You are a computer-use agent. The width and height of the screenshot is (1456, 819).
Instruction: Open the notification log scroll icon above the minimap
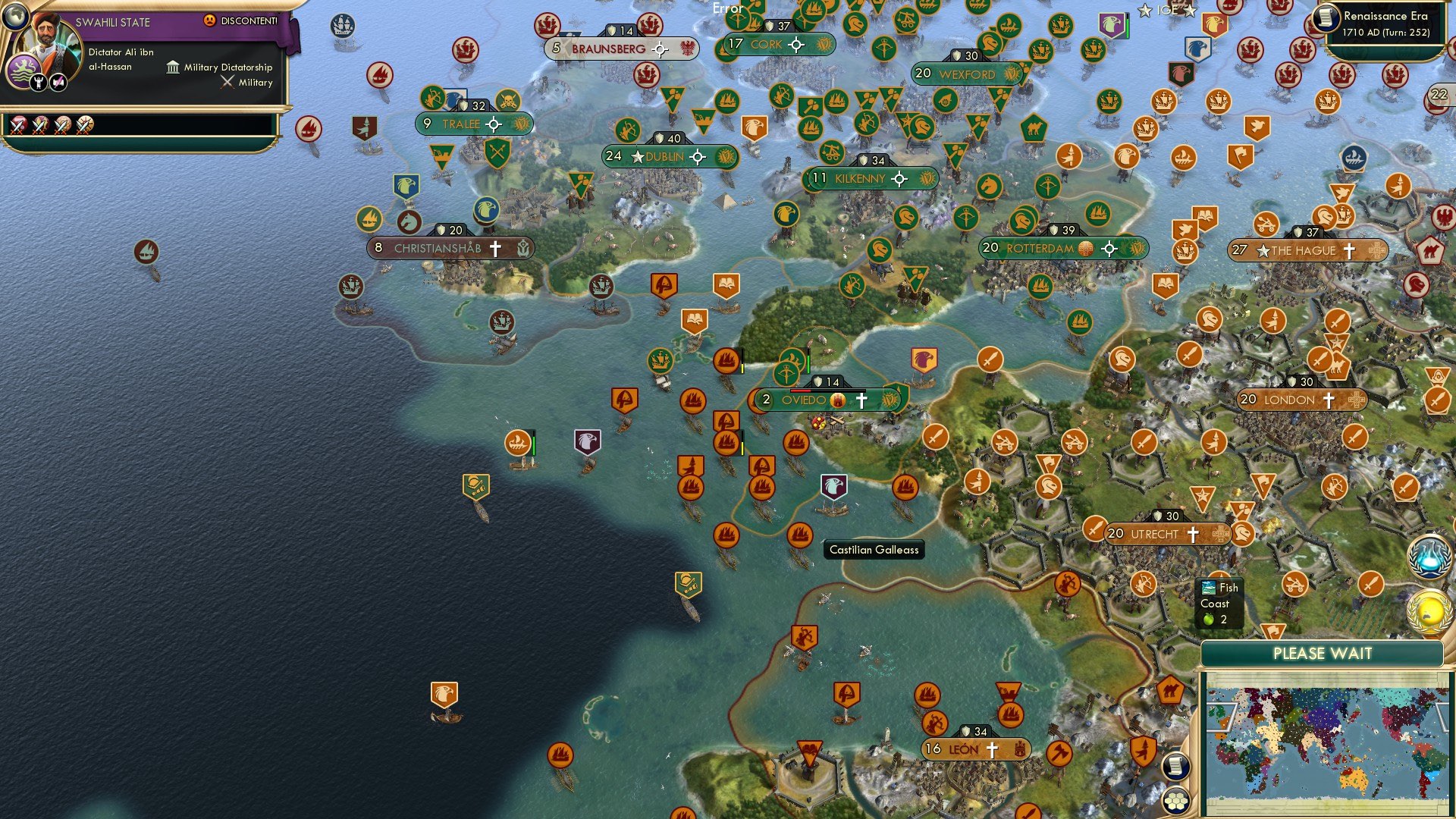coord(1175,766)
